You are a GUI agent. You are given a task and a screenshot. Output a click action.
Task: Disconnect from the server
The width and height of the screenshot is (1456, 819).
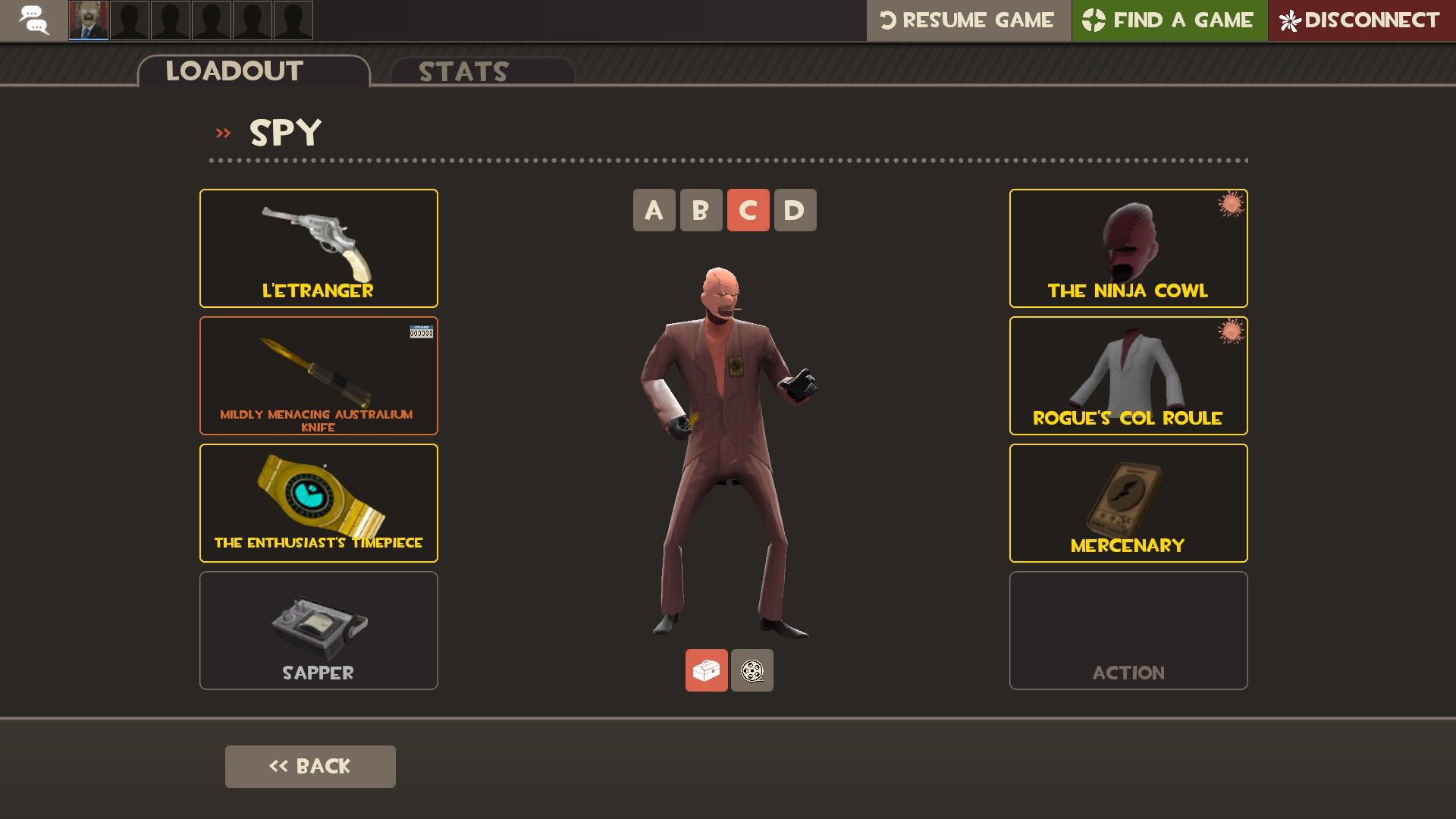pos(1361,20)
